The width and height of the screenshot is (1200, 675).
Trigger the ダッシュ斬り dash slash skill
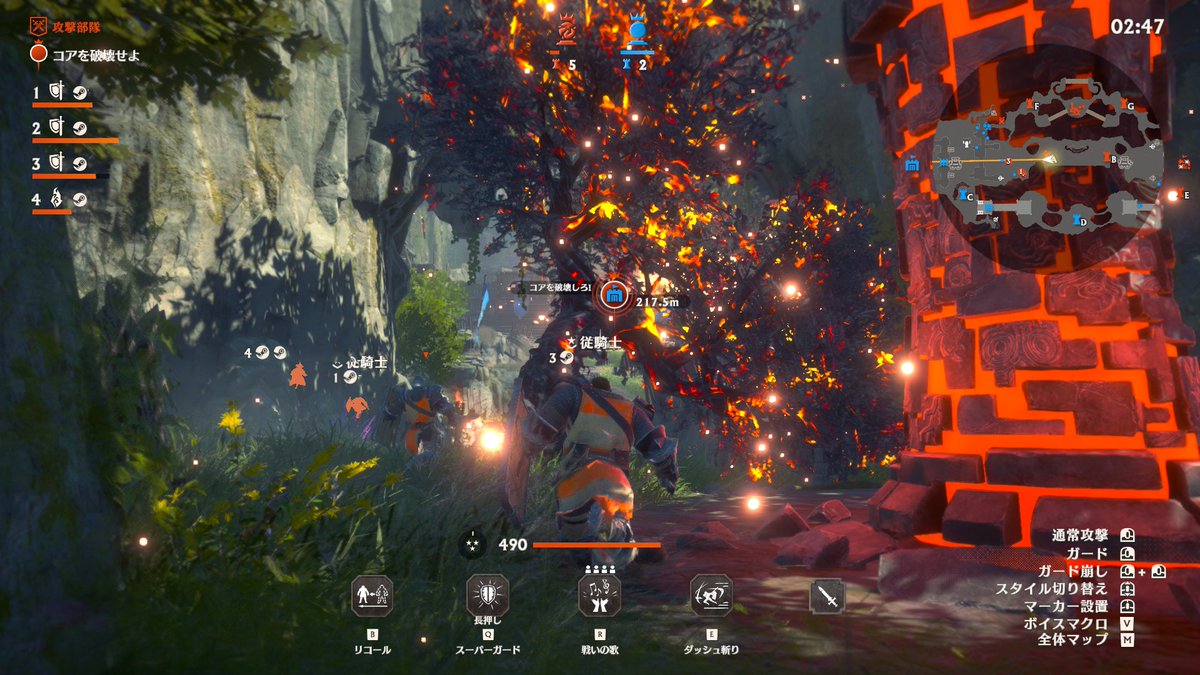point(711,596)
